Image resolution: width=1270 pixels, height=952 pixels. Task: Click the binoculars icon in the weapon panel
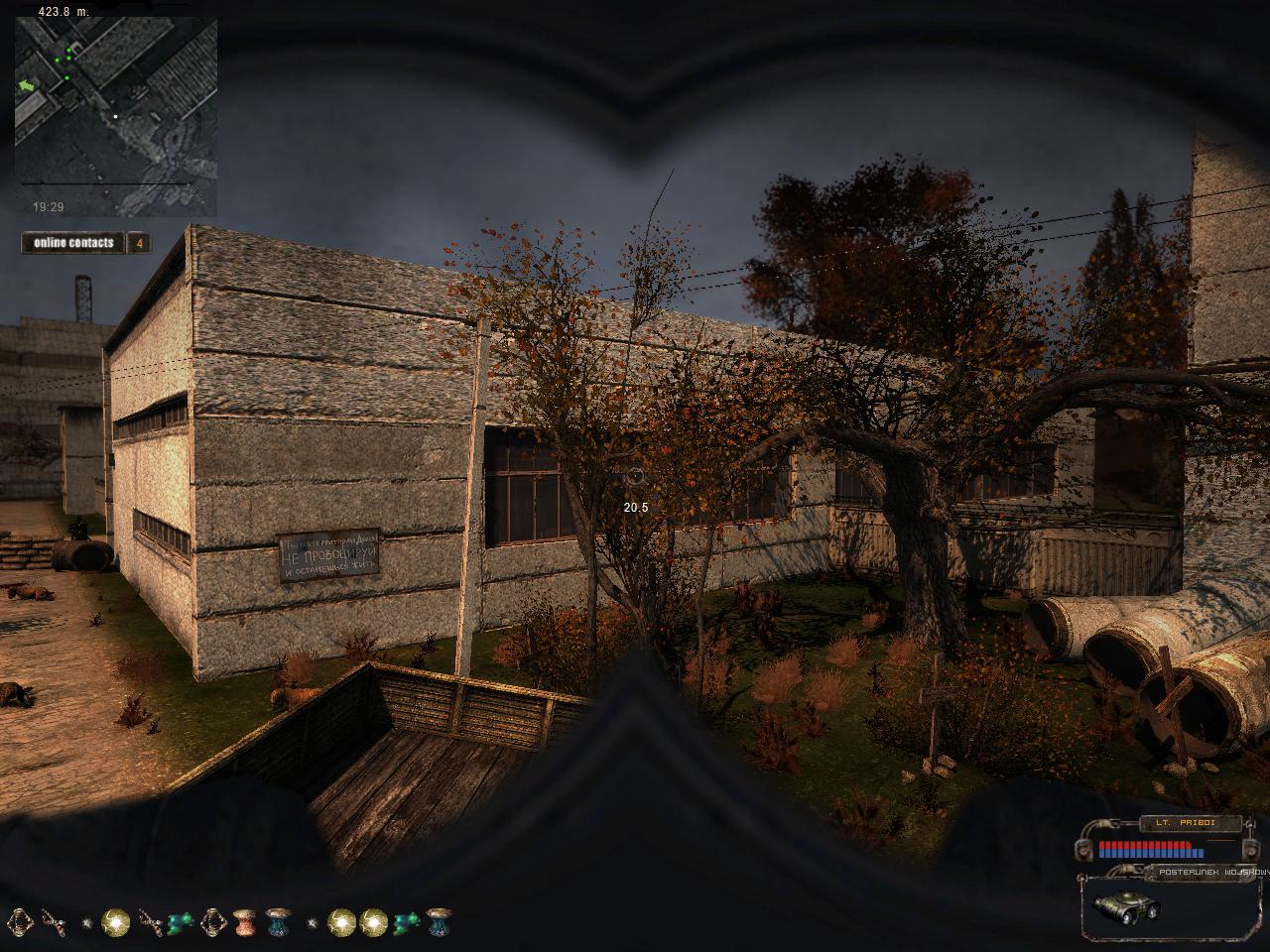point(1126,907)
